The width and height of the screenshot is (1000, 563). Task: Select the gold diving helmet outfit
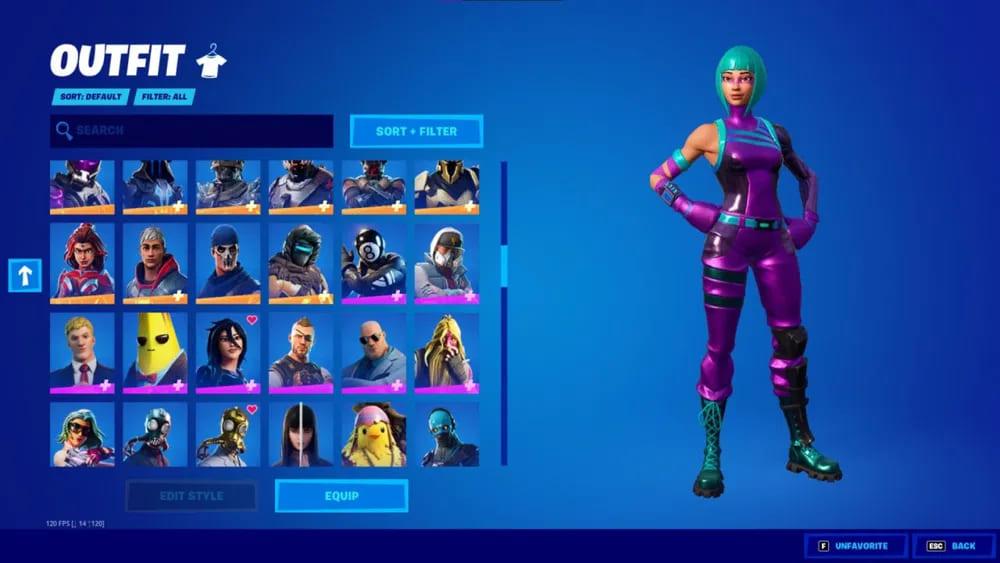click(228, 435)
